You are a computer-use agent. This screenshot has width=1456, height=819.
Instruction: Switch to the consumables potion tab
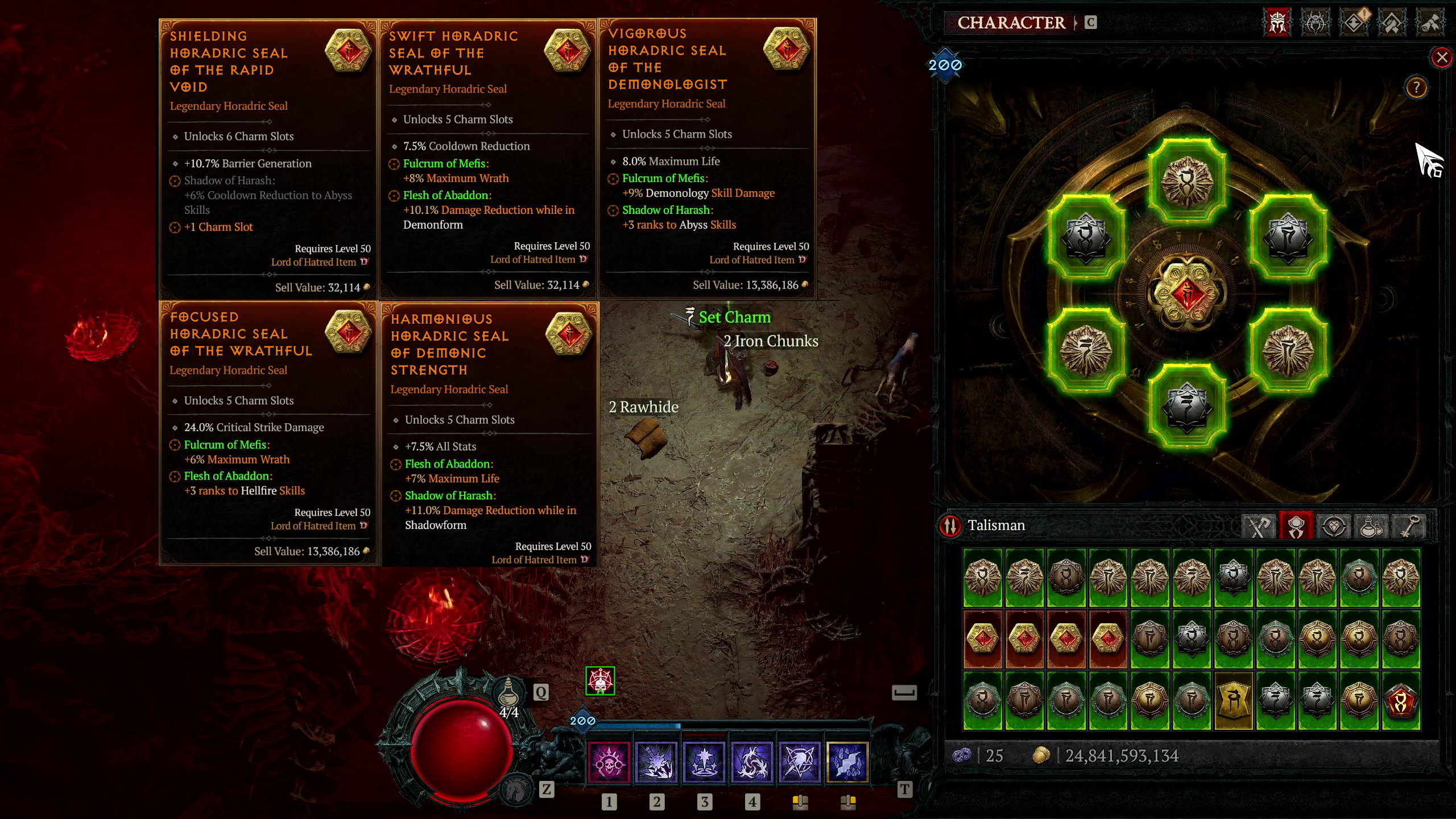(x=1371, y=526)
